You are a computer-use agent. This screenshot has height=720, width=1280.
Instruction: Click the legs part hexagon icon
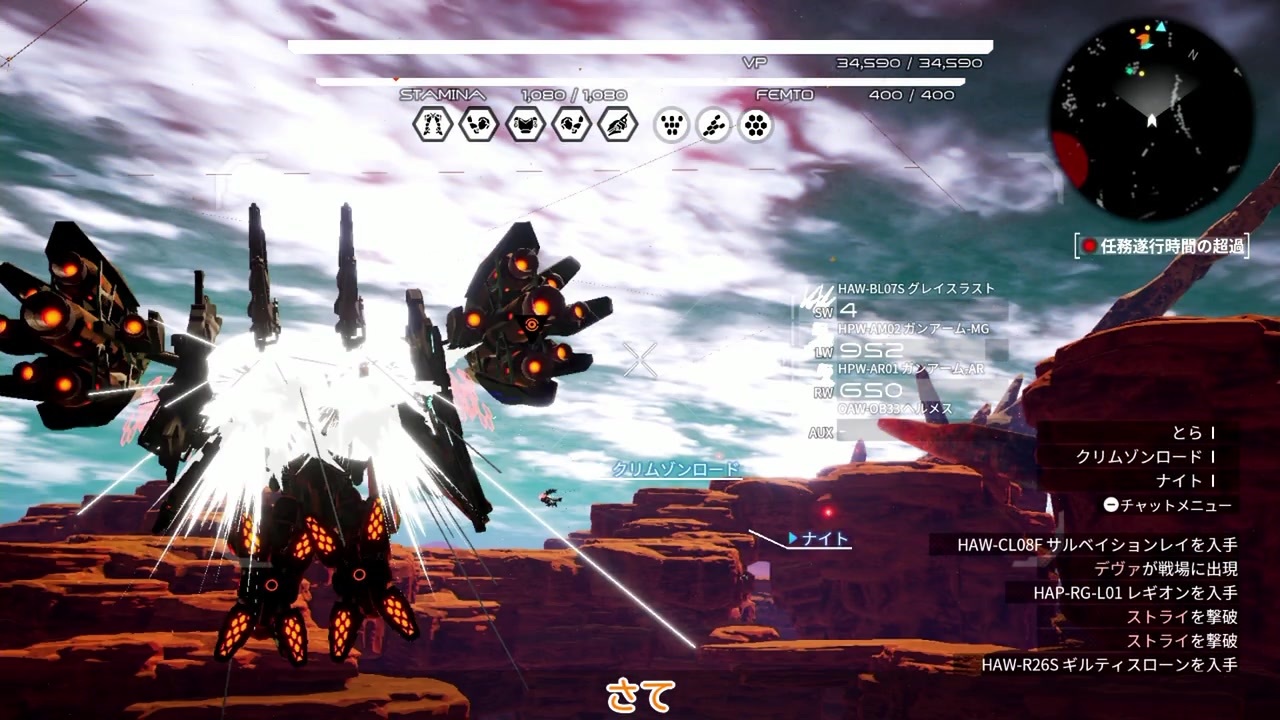(x=433, y=125)
